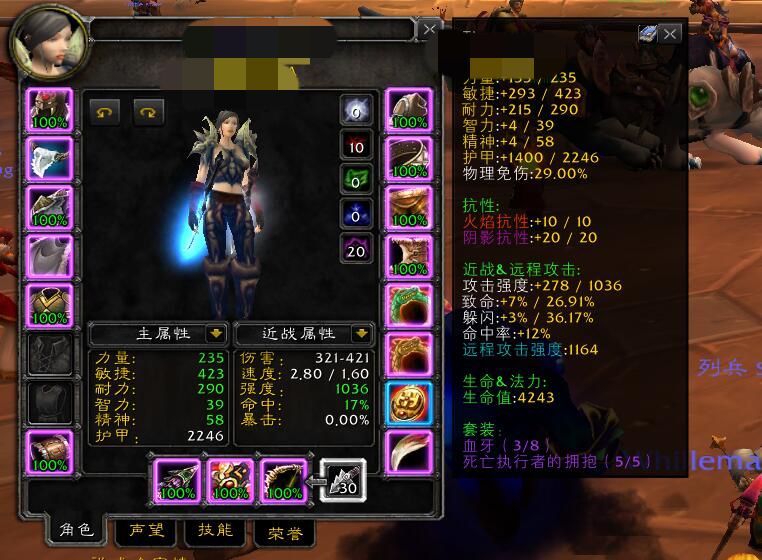Select the gloves equipment slot
This screenshot has width=762, height=560.
click(408, 109)
